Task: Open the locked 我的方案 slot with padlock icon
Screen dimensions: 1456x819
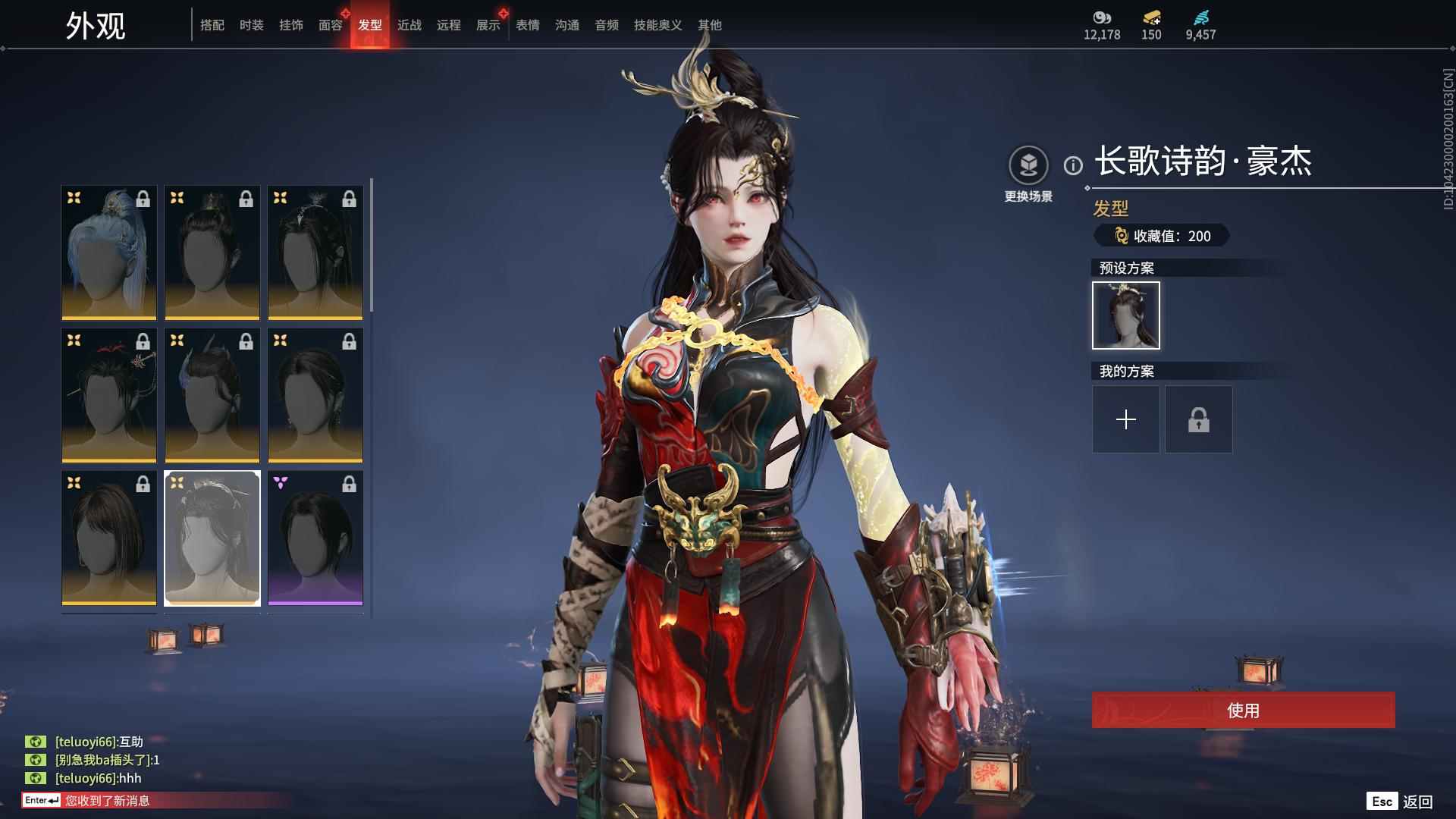Action: (1198, 419)
